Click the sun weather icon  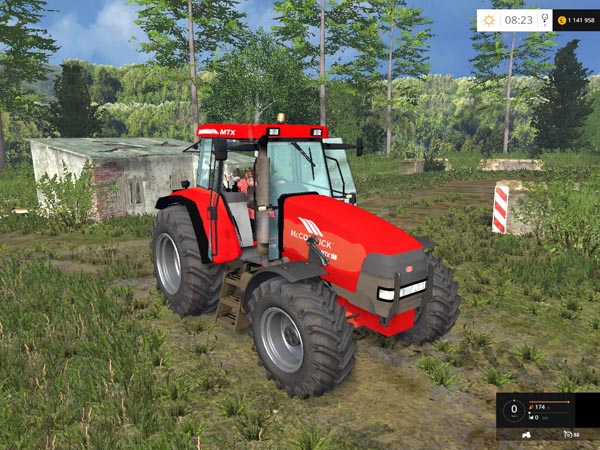coord(489,19)
